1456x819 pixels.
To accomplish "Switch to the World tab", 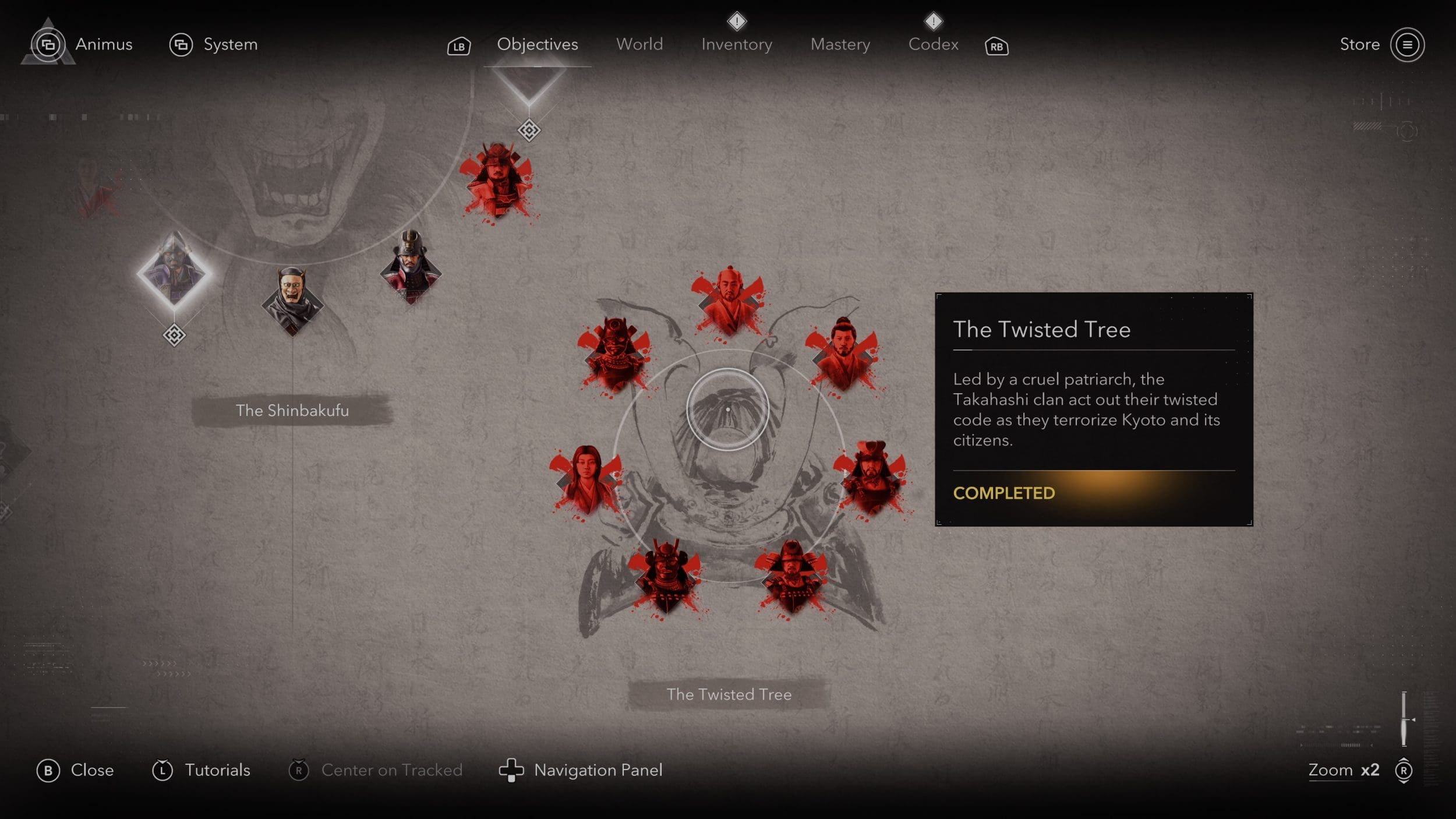I will [639, 44].
